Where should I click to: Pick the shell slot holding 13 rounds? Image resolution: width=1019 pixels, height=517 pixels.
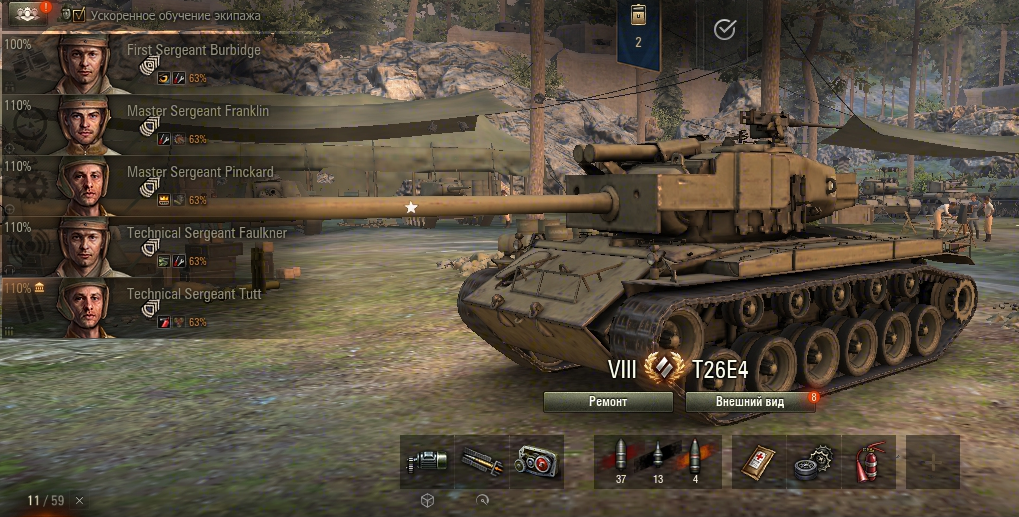(x=658, y=462)
